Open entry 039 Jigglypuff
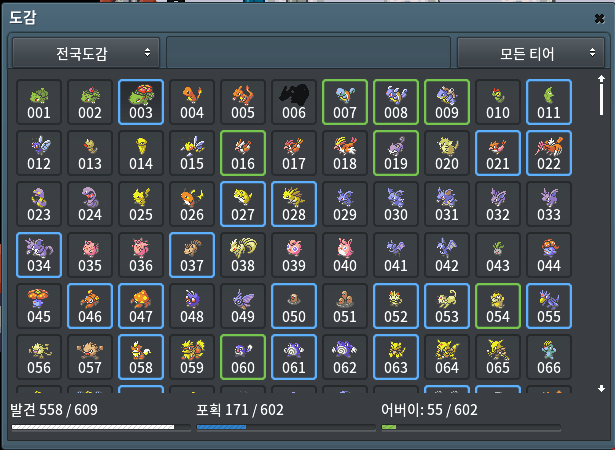Viewport: 615px width, 450px height. coord(294,255)
